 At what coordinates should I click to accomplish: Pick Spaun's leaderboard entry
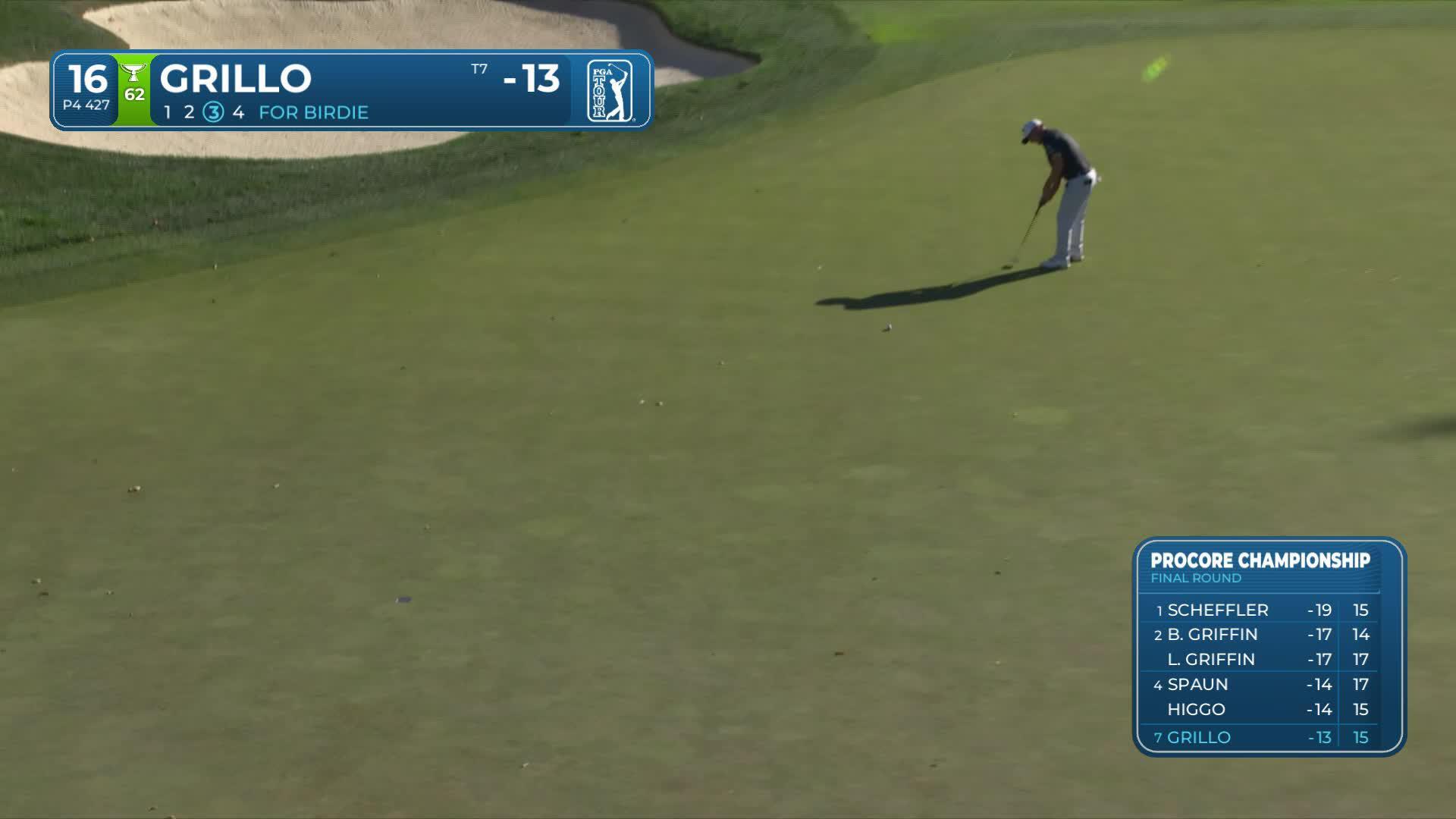pos(1259,684)
